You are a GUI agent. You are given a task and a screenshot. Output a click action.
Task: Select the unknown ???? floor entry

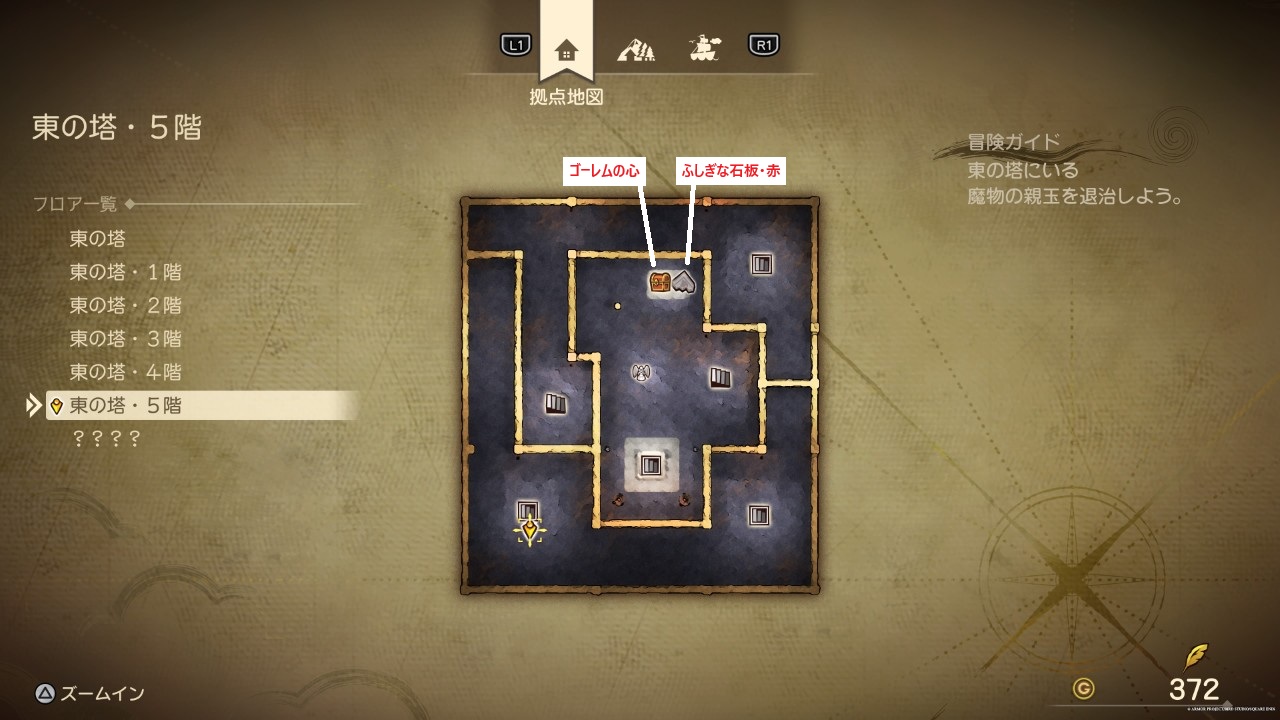click(104, 439)
